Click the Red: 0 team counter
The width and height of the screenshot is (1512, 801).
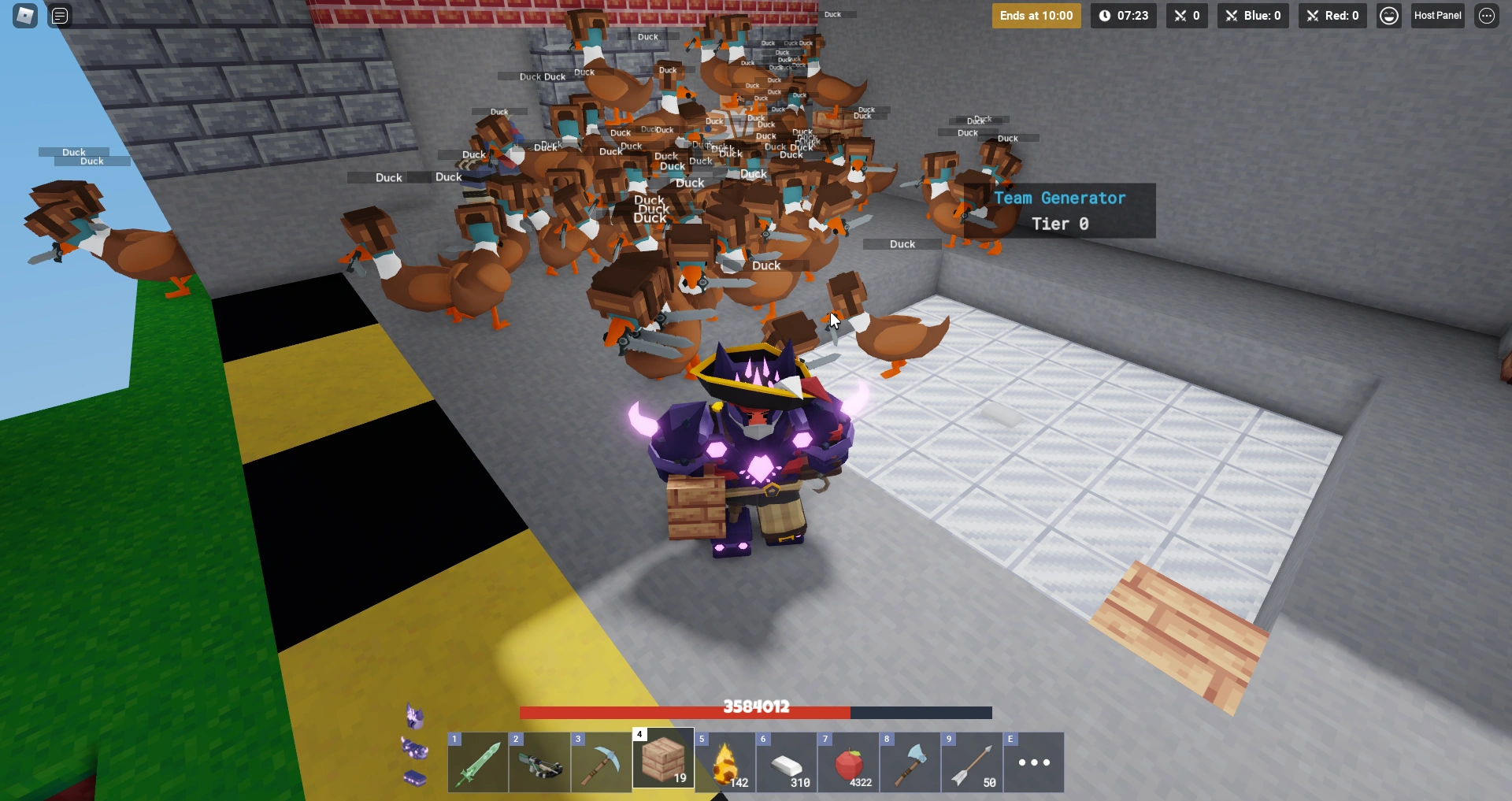(1332, 15)
